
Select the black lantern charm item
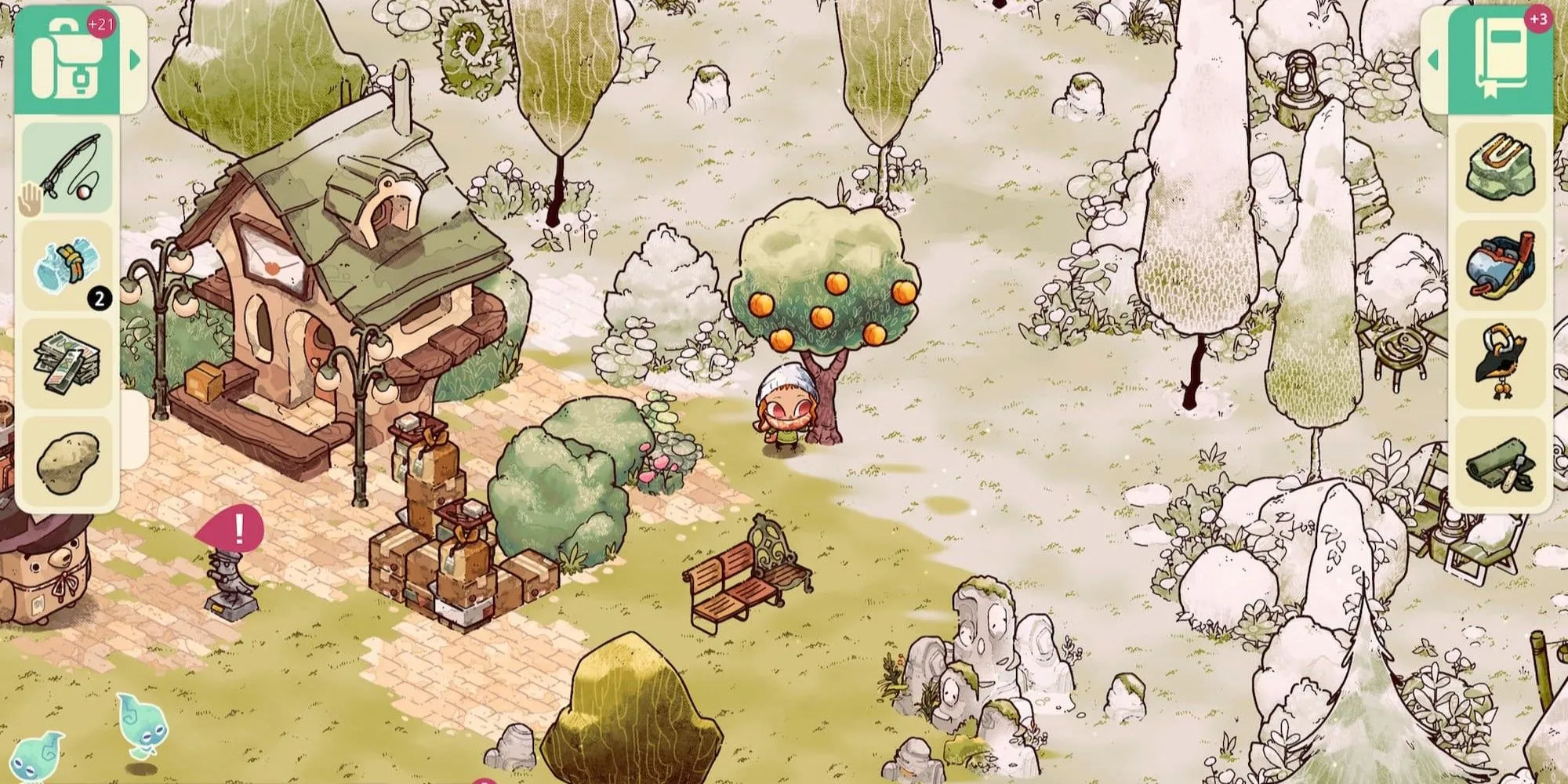click(1501, 362)
